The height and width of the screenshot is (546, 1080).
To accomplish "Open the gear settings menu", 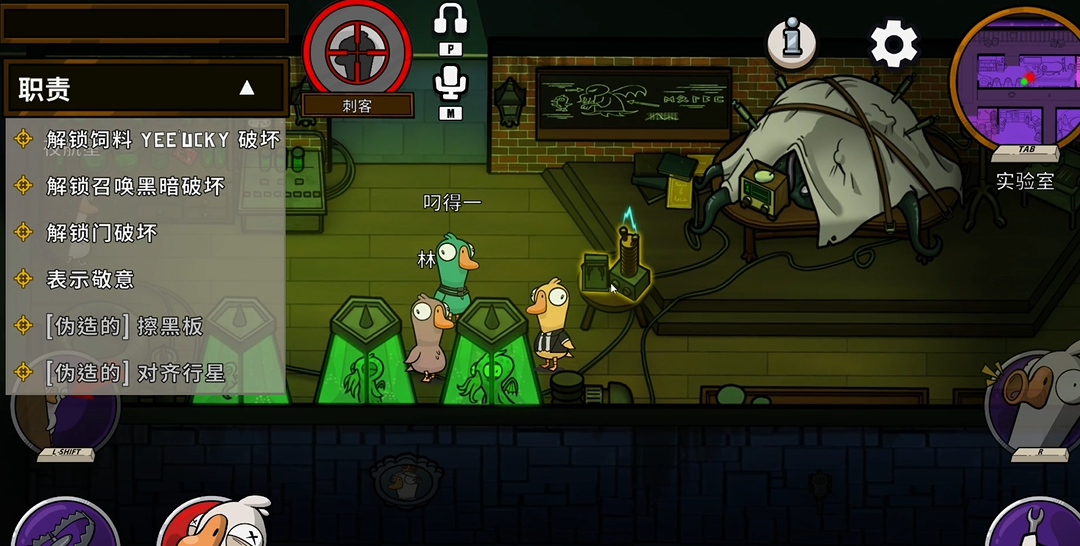I will click(x=893, y=44).
